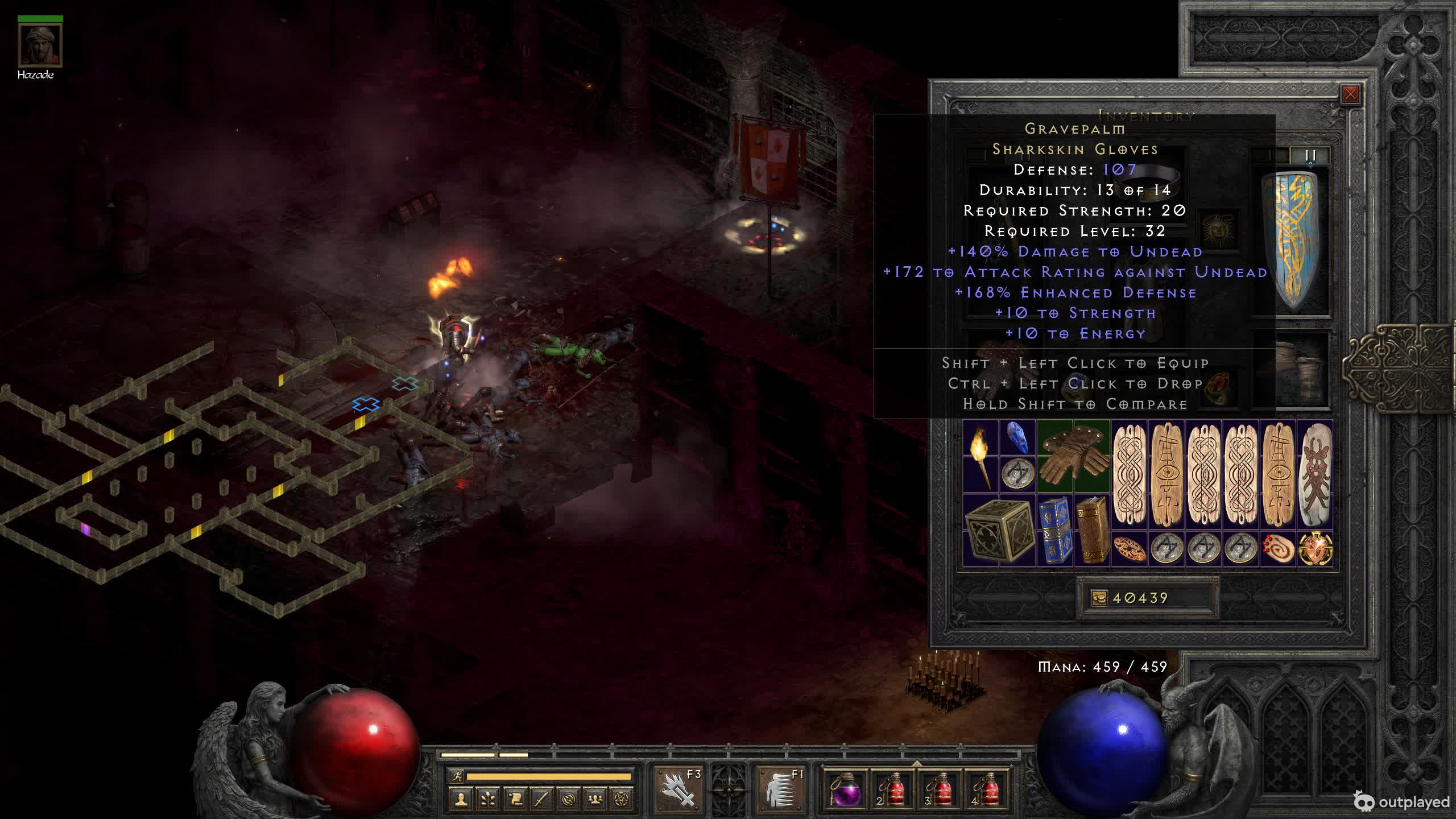Select the spiral charm with red beads

point(1278,549)
